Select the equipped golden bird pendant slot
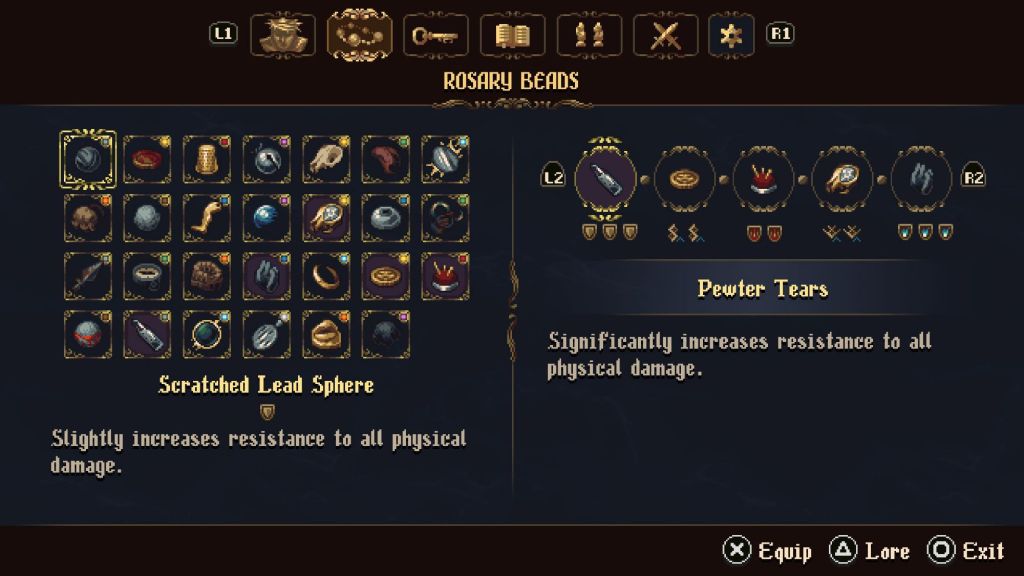The width and height of the screenshot is (1024, 576). point(842,178)
